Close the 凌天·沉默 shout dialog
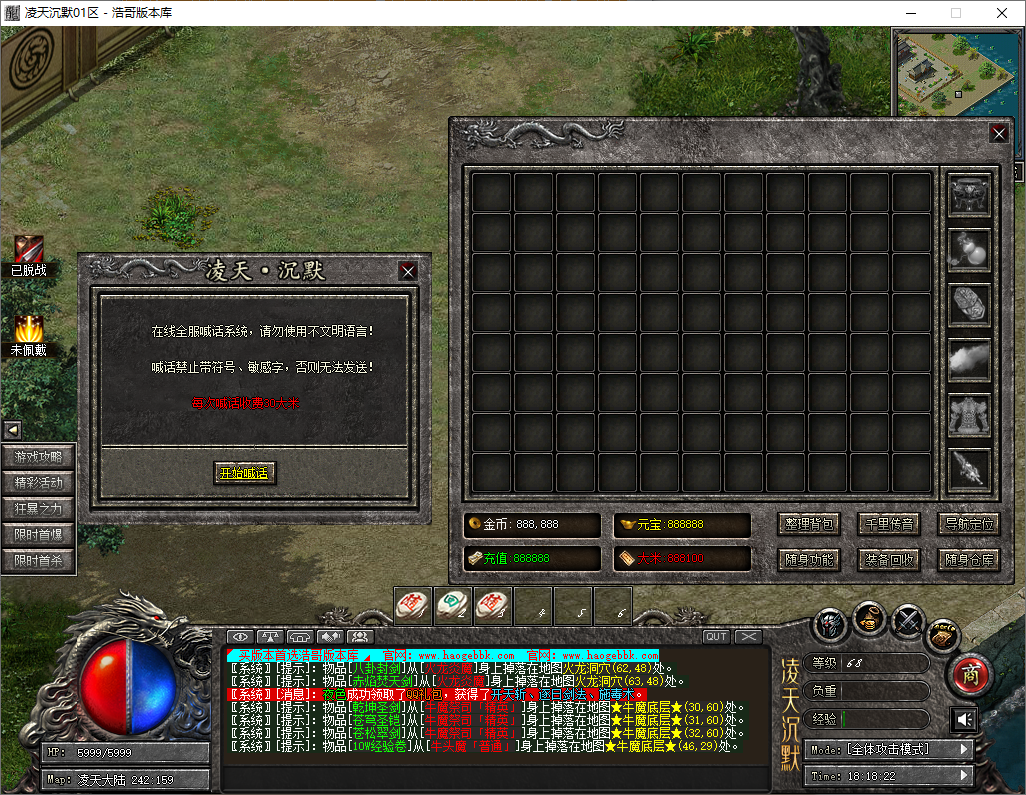The width and height of the screenshot is (1026, 795). click(407, 270)
